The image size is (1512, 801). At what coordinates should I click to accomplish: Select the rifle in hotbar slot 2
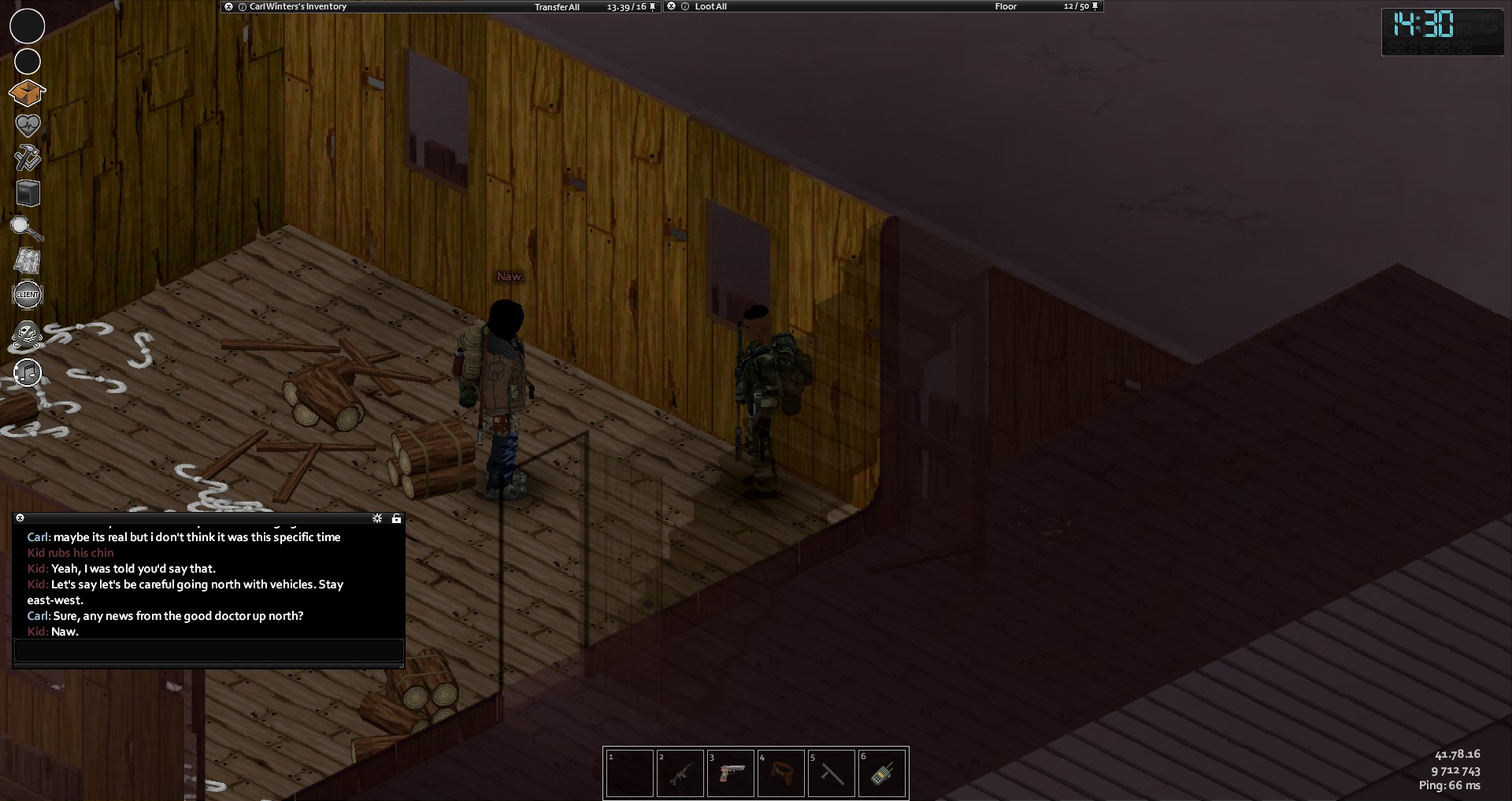point(680,773)
